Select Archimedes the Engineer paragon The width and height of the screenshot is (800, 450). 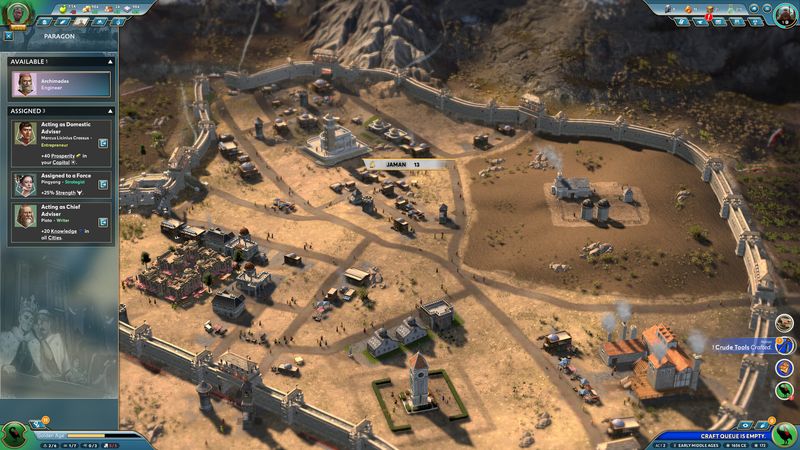pyautogui.click(x=60, y=83)
